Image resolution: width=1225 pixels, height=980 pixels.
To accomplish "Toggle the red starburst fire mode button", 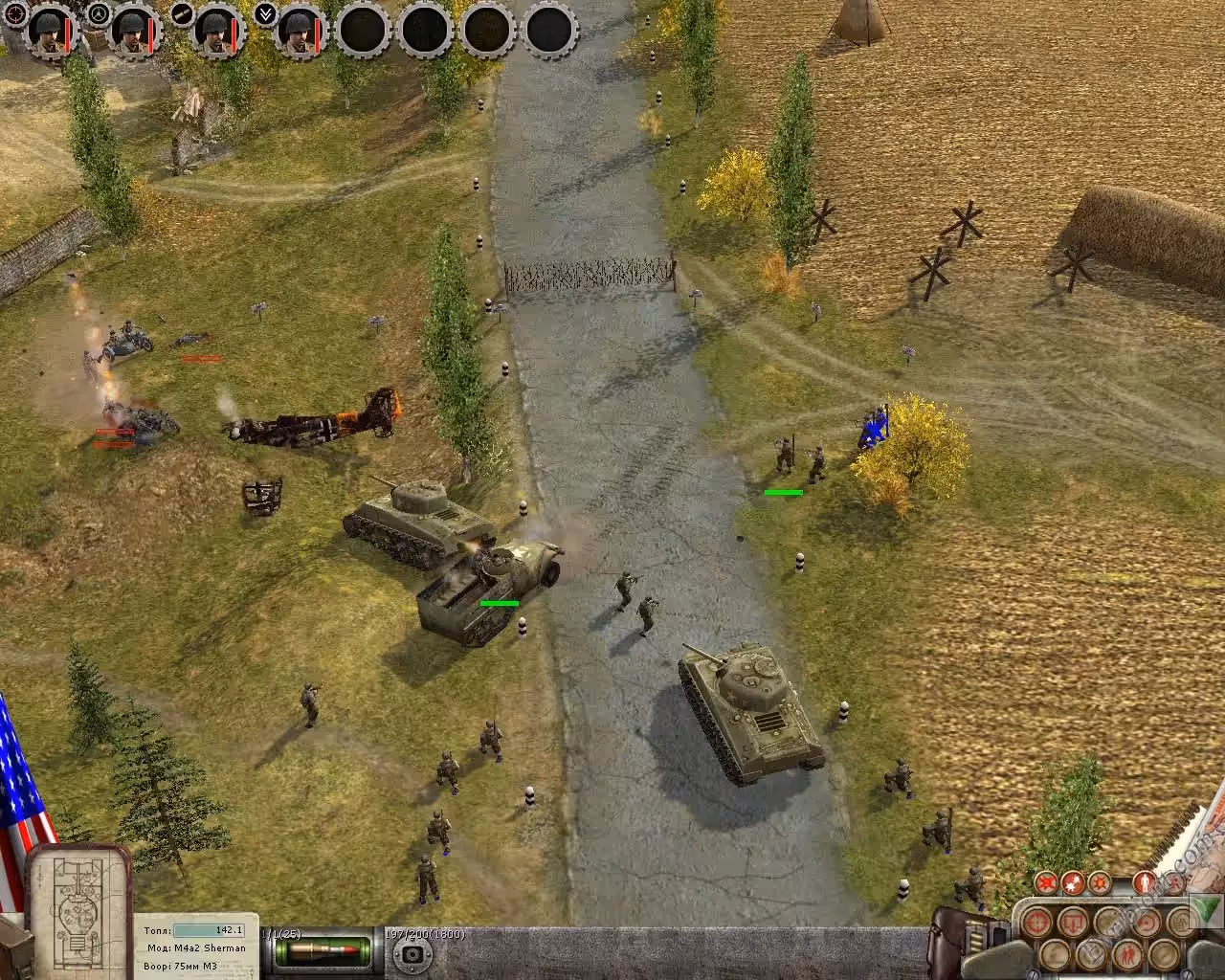I will click(1075, 880).
